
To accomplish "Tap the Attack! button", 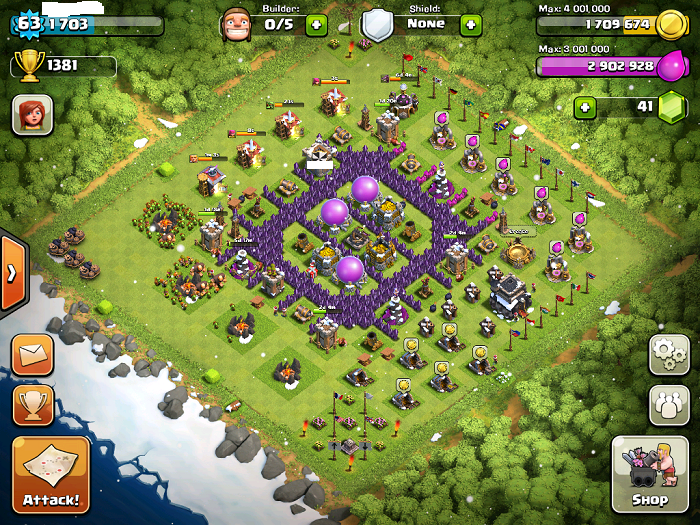I will point(51,474).
